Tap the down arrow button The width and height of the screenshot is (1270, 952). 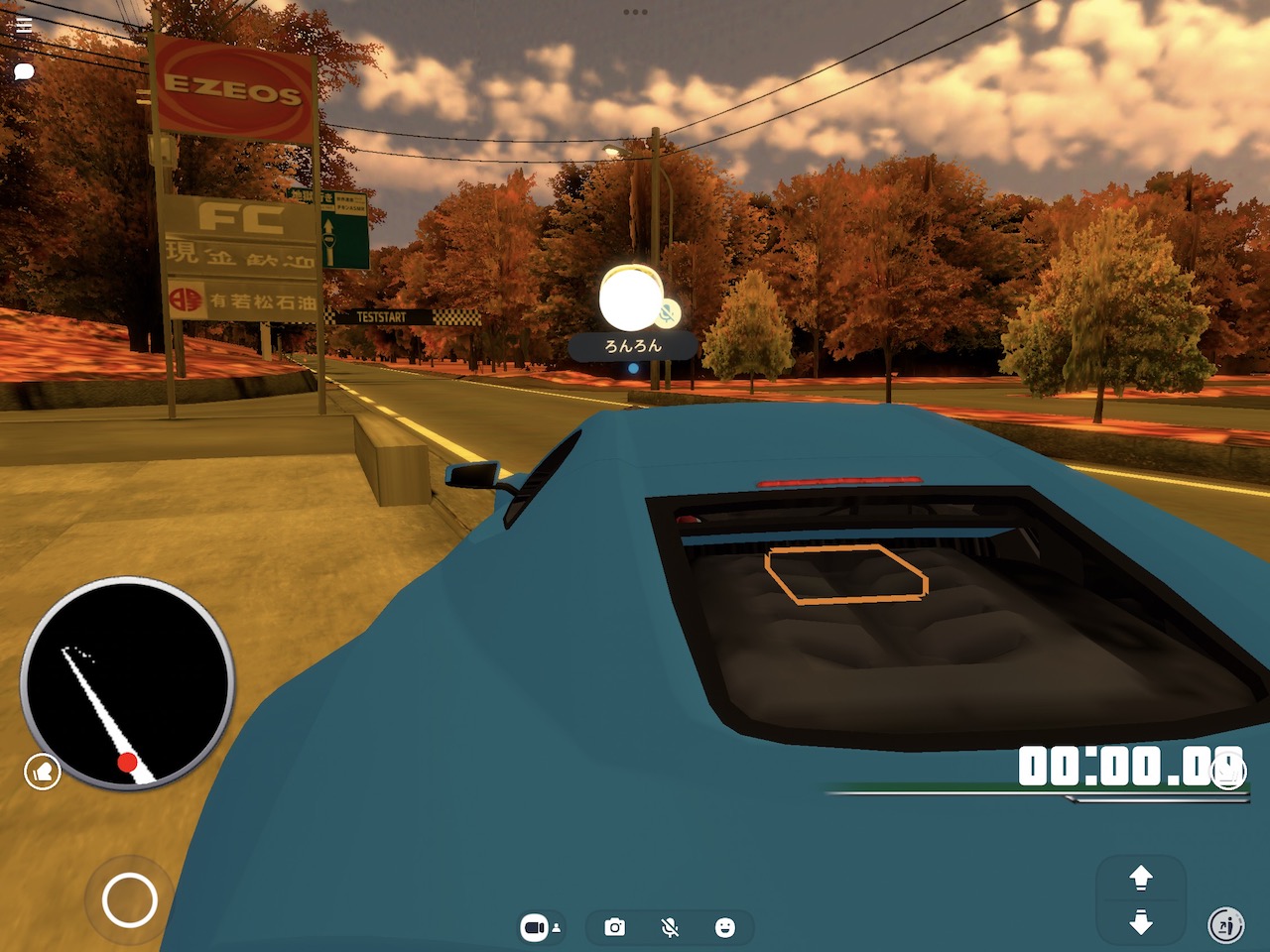point(1141,923)
